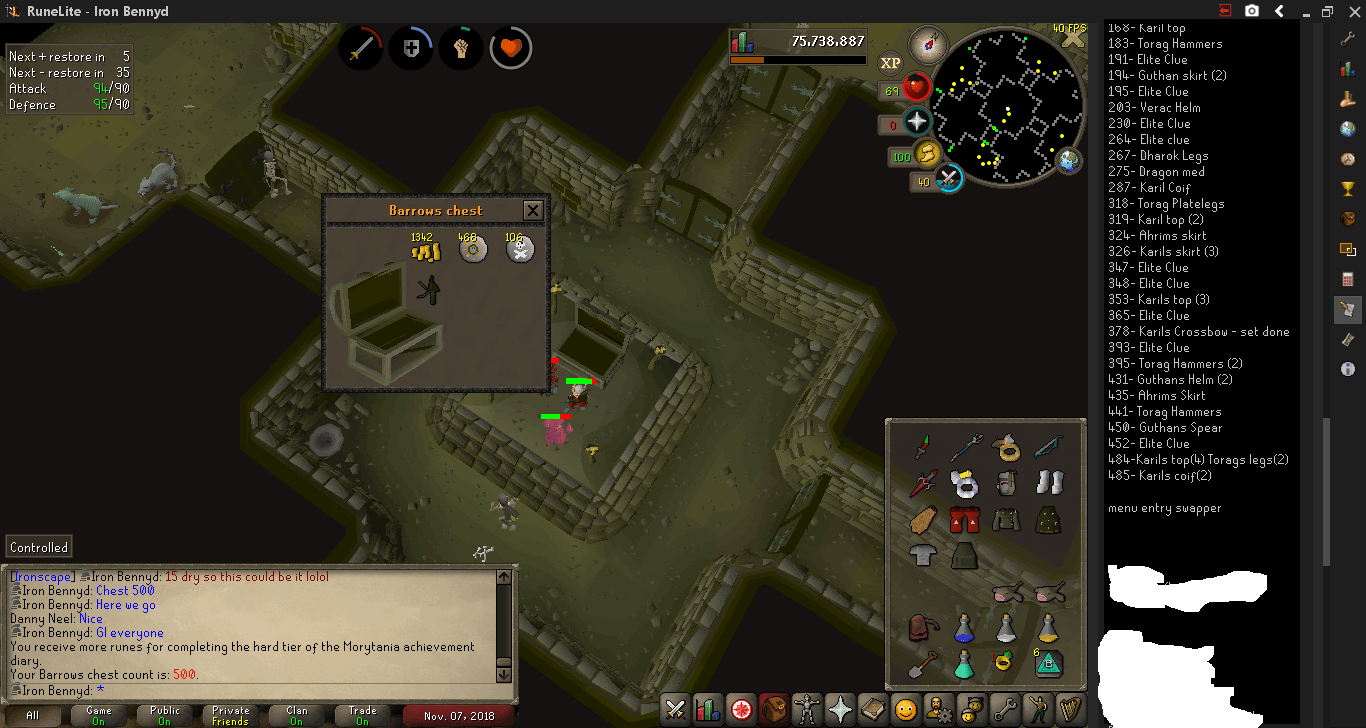The width and height of the screenshot is (1366, 728).
Task: Click the Nov. 07 2018 report button
Action: click(x=460, y=716)
